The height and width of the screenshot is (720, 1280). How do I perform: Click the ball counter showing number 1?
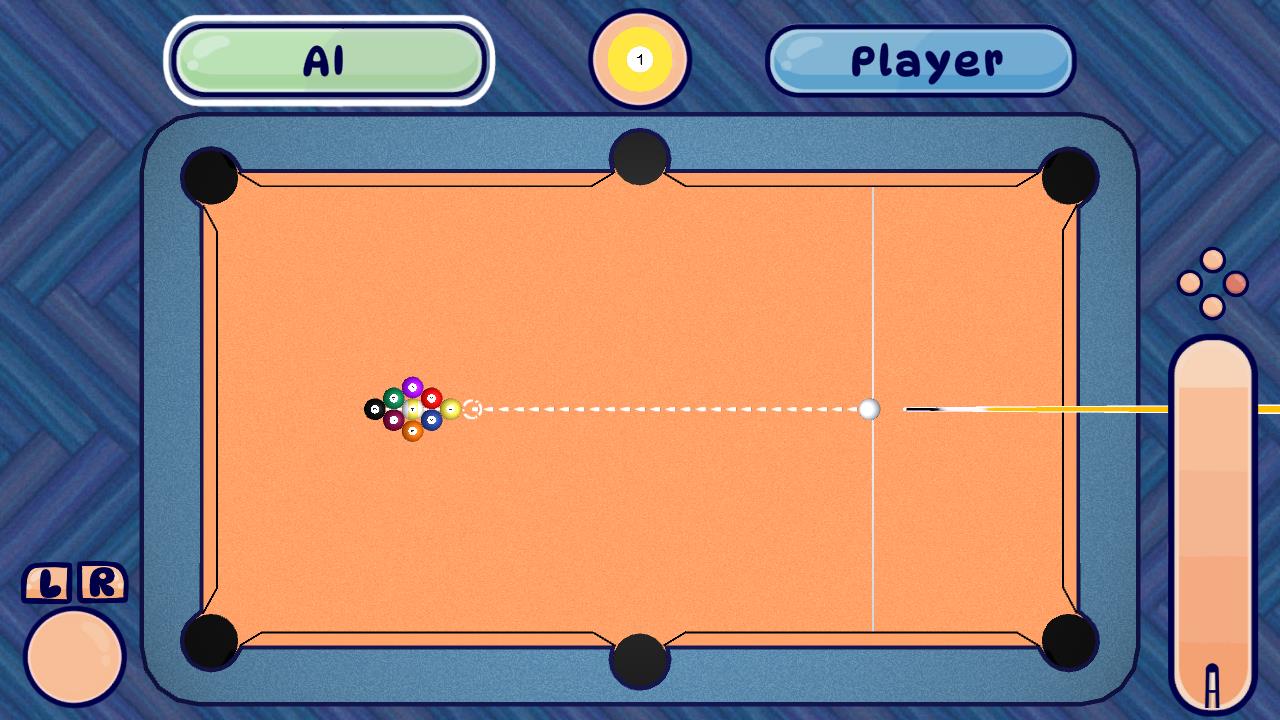tap(639, 59)
